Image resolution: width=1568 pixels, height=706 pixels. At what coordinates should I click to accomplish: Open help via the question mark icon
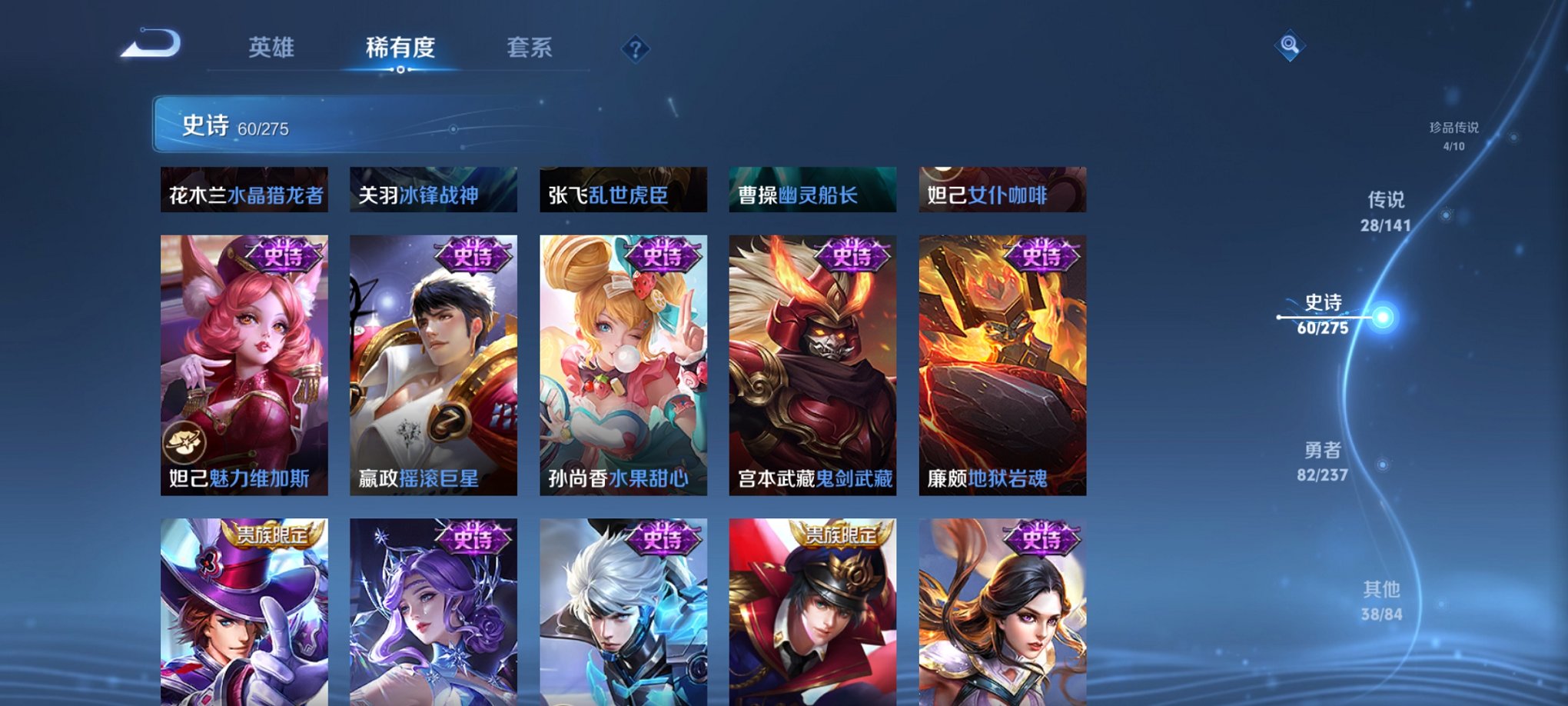[x=635, y=49]
